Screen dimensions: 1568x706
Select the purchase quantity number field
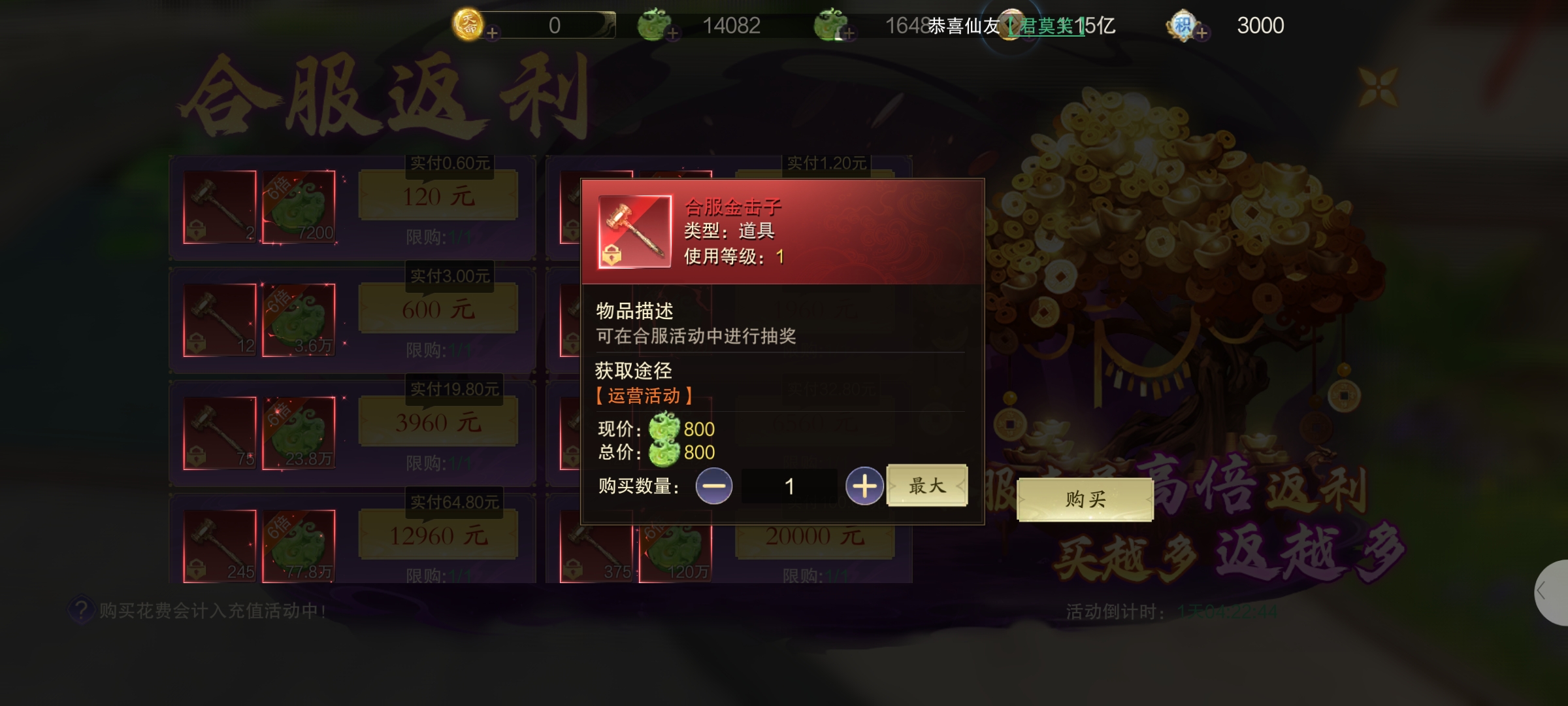(x=789, y=486)
